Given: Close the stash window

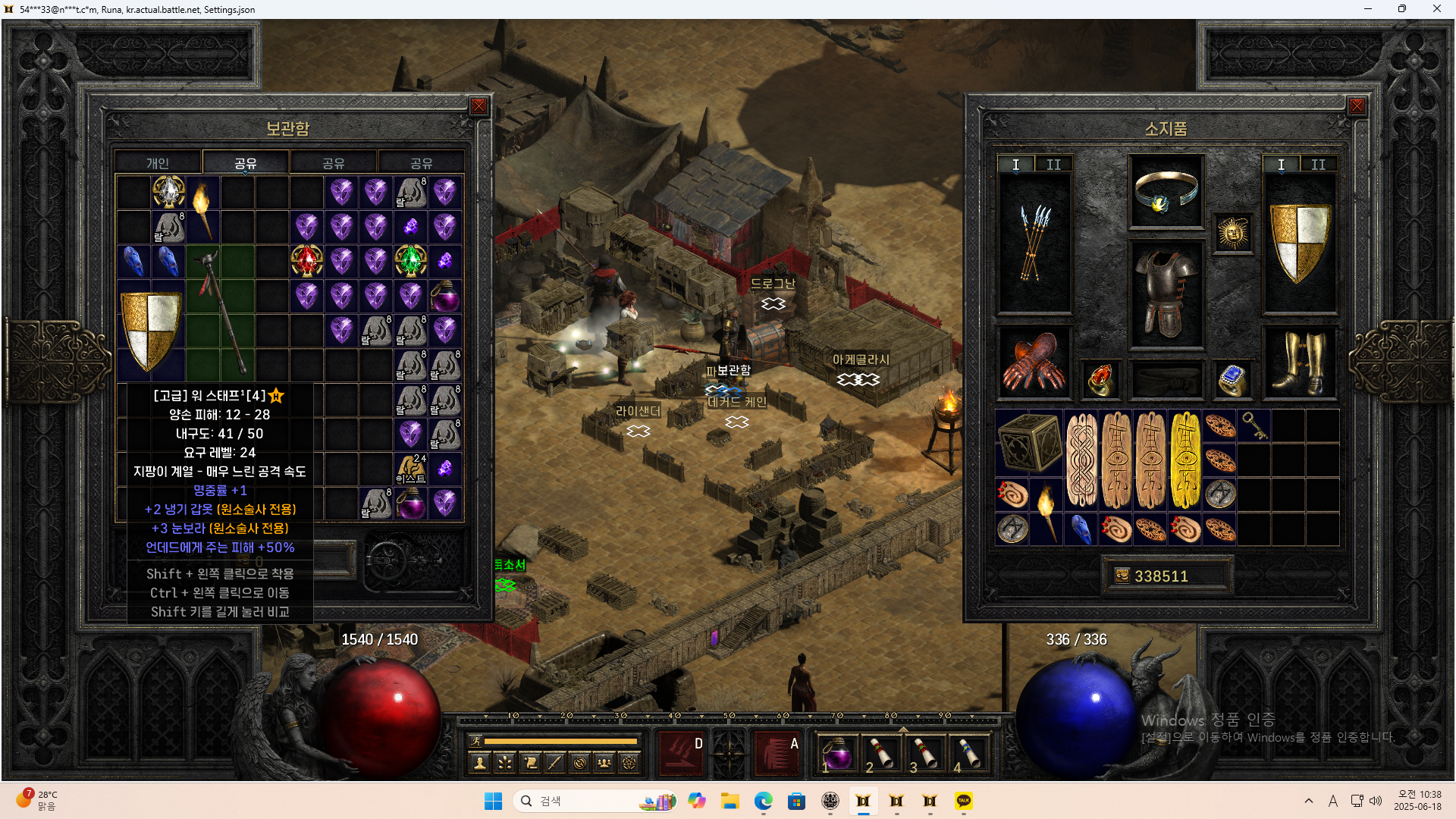Looking at the screenshot, I should coord(479,107).
